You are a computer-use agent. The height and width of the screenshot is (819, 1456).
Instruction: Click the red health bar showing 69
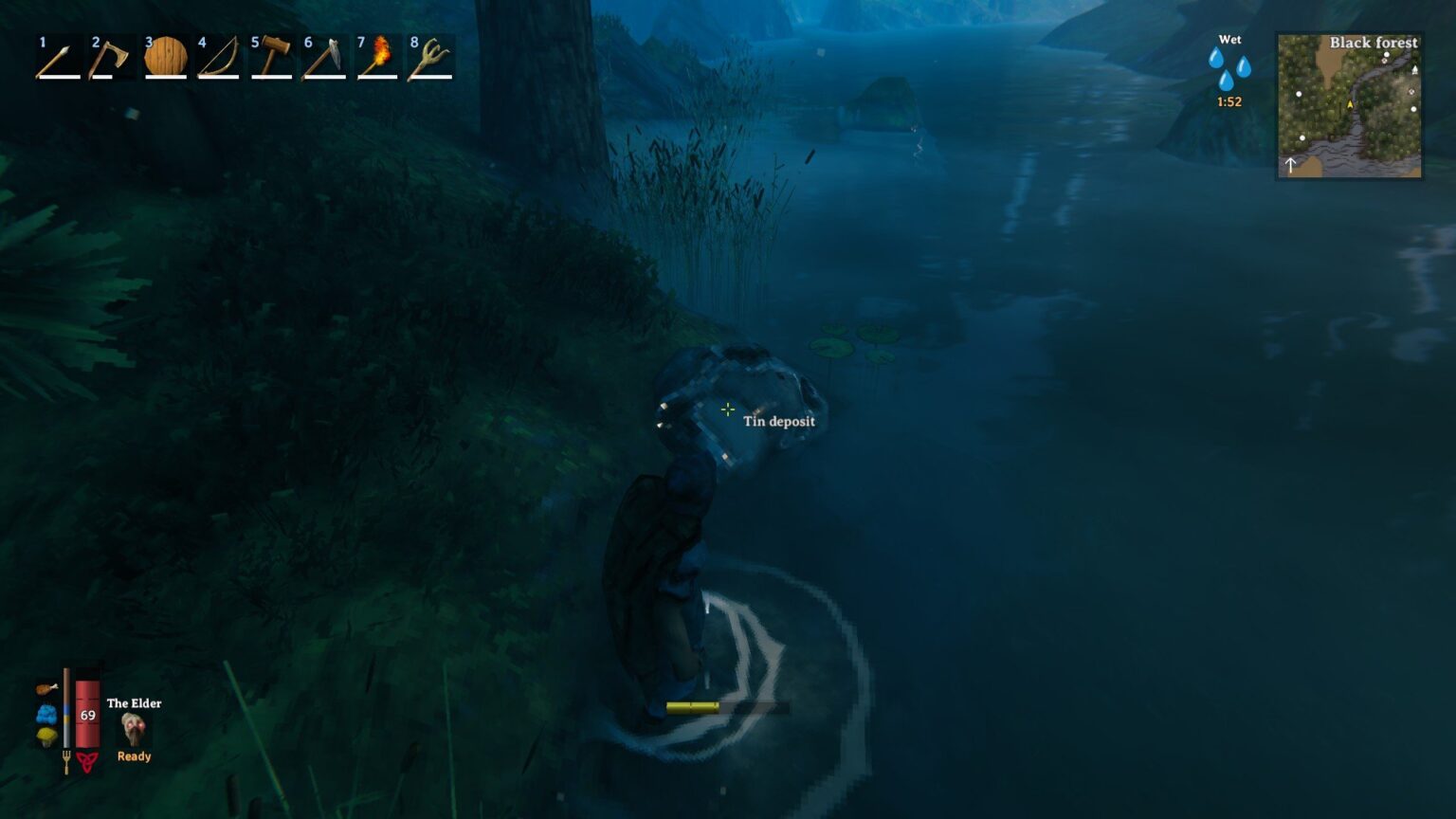click(88, 716)
